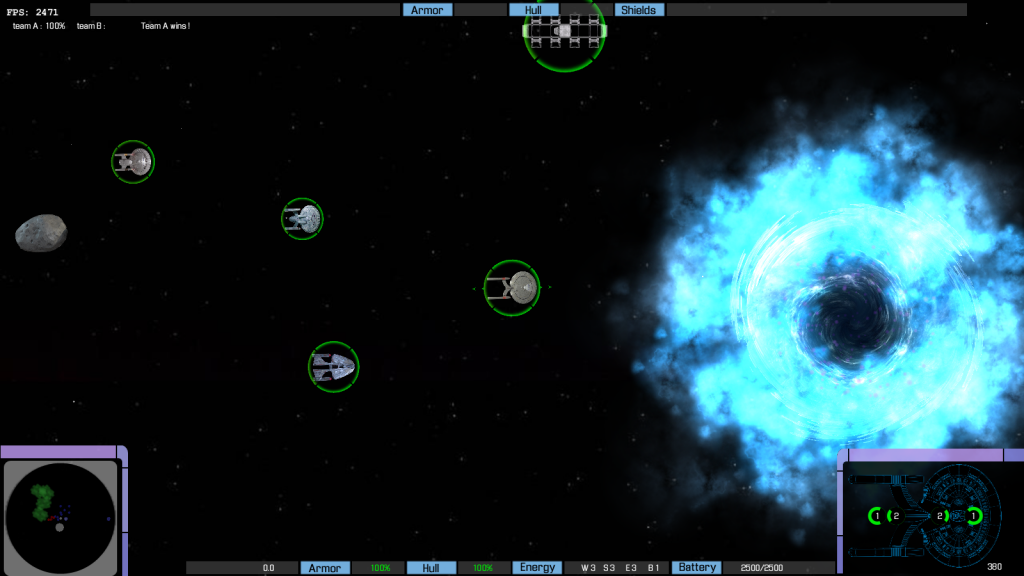The height and width of the screenshot is (576, 1024).
Task: Click the Battery label on the status bar
Action: tap(696, 568)
